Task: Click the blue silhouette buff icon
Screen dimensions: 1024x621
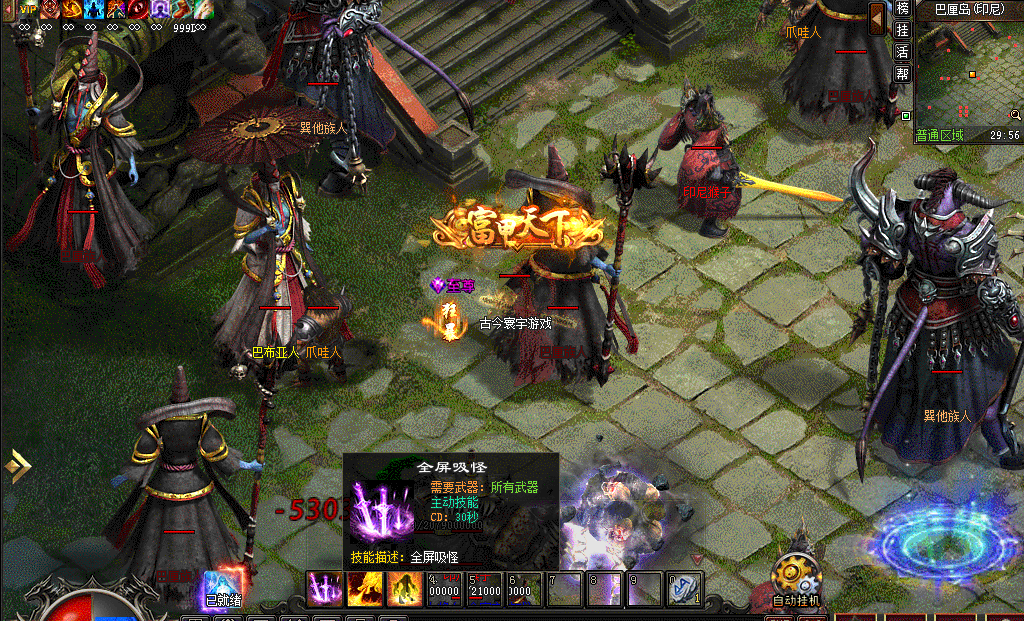Action: [94, 9]
